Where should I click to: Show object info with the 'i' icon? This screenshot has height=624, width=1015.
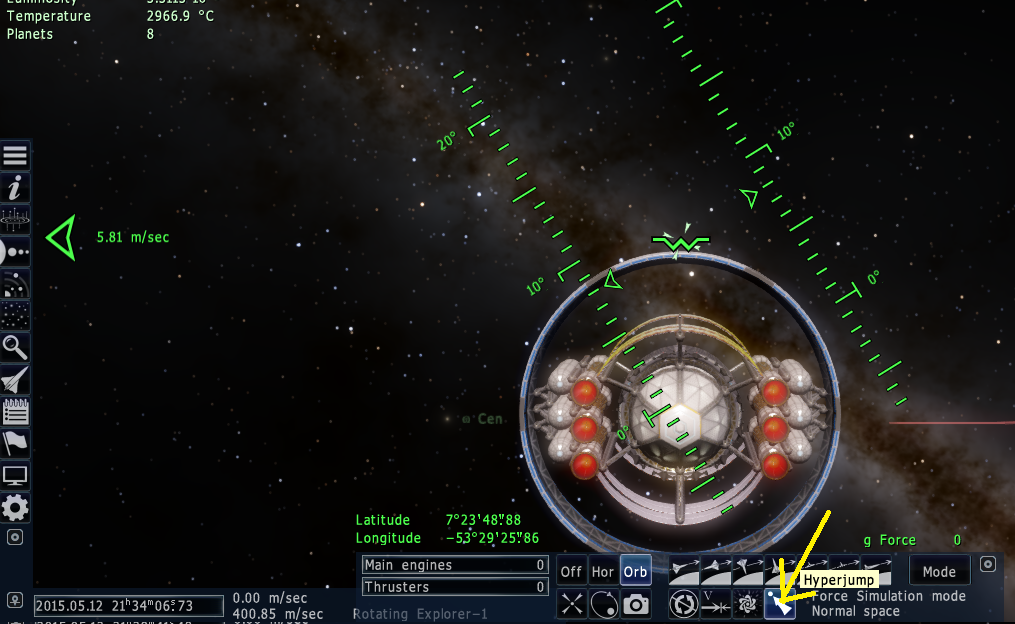pyautogui.click(x=16, y=188)
